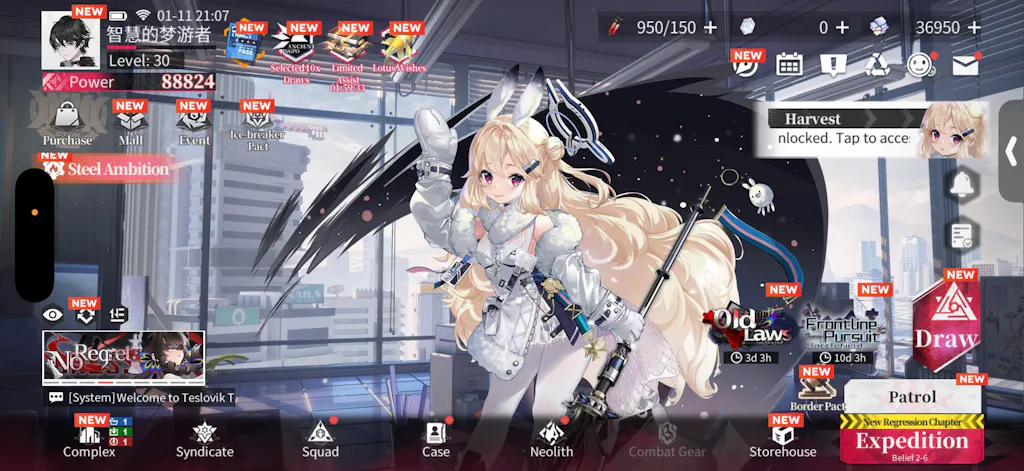Open the Storehouse
Screen dimensions: 1024x471
click(783, 438)
